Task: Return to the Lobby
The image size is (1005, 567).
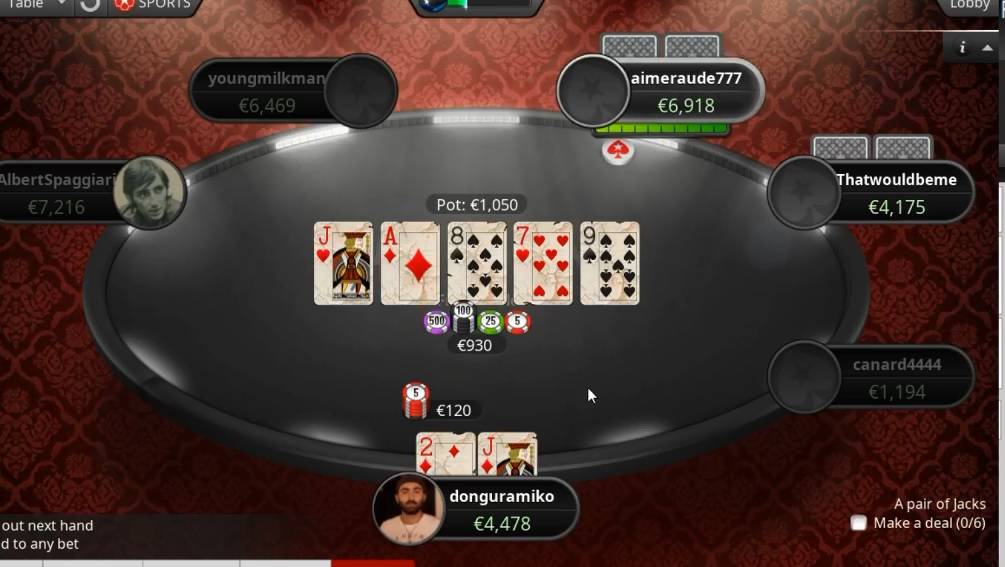Action: pos(968,5)
